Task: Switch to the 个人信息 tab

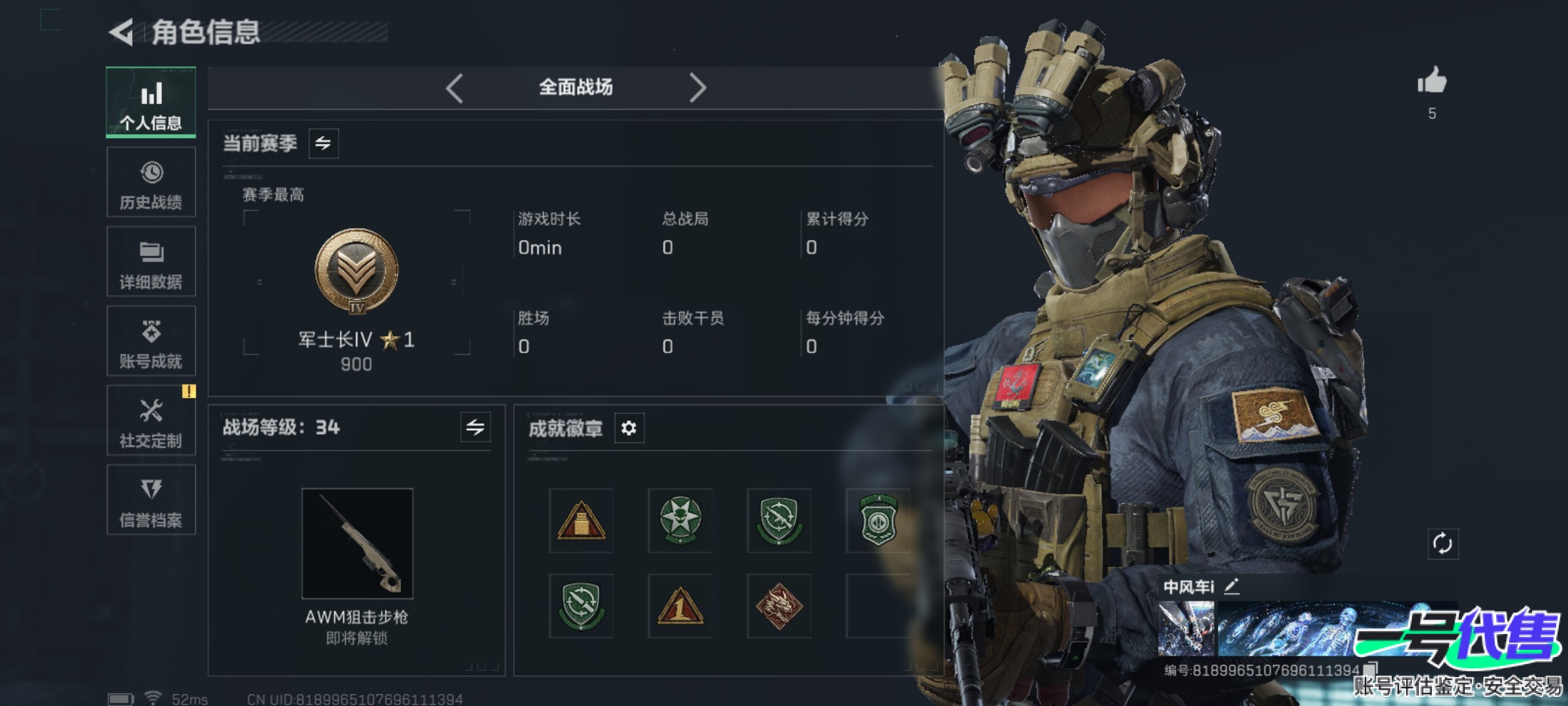Action: (151, 103)
